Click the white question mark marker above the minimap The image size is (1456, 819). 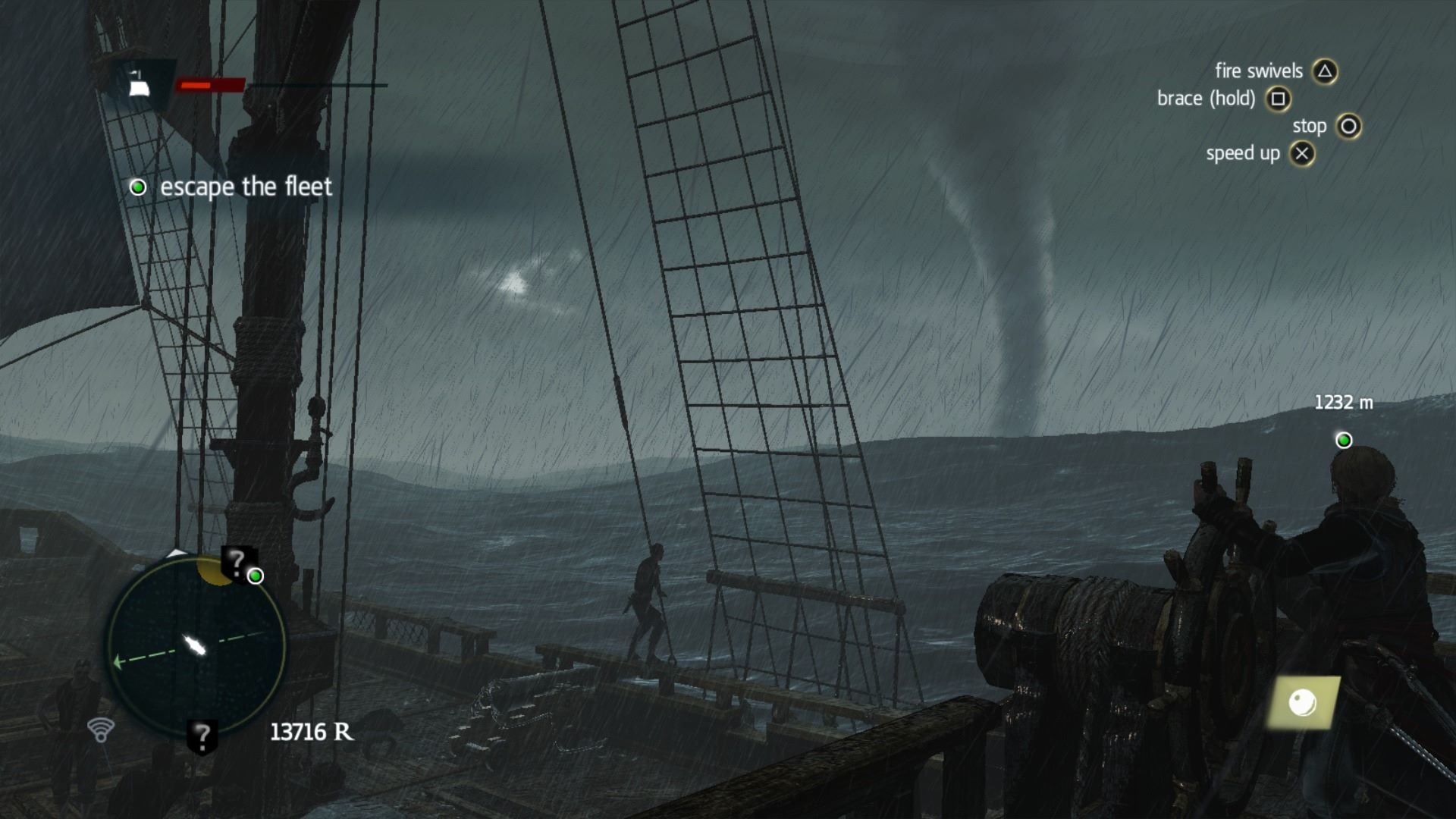coord(238,561)
